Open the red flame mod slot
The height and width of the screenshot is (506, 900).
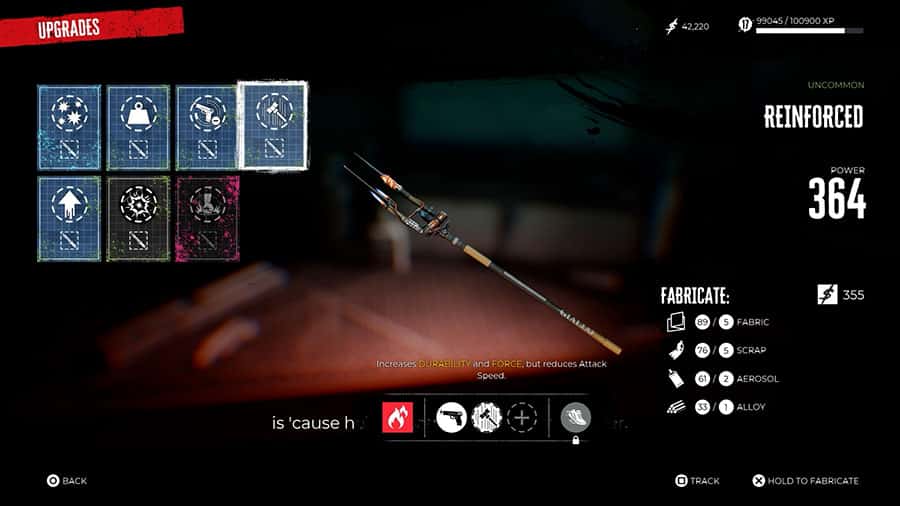coord(397,417)
